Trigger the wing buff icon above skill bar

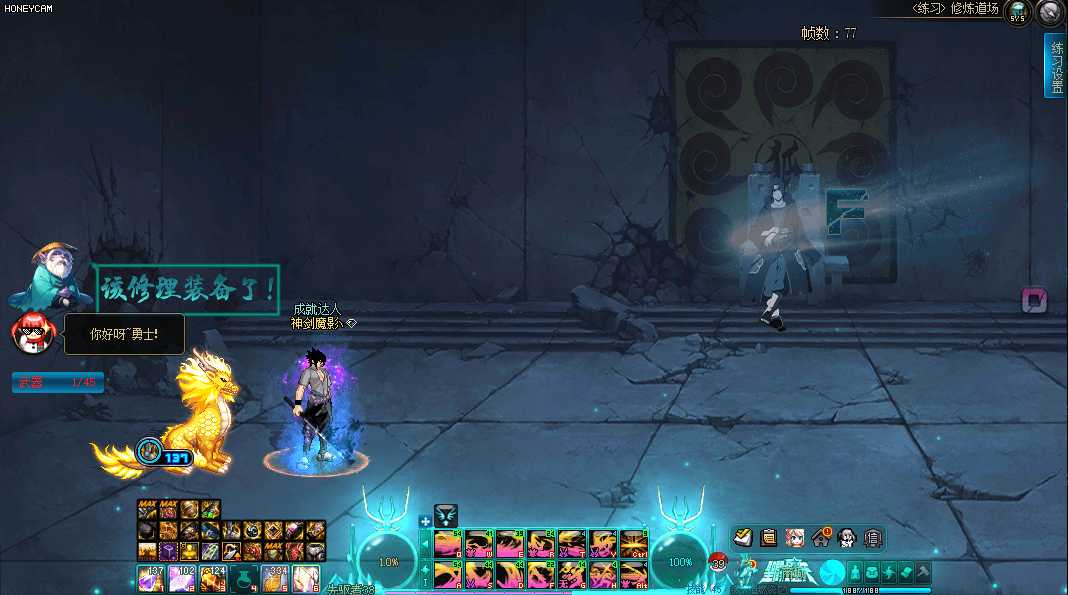tap(446, 516)
